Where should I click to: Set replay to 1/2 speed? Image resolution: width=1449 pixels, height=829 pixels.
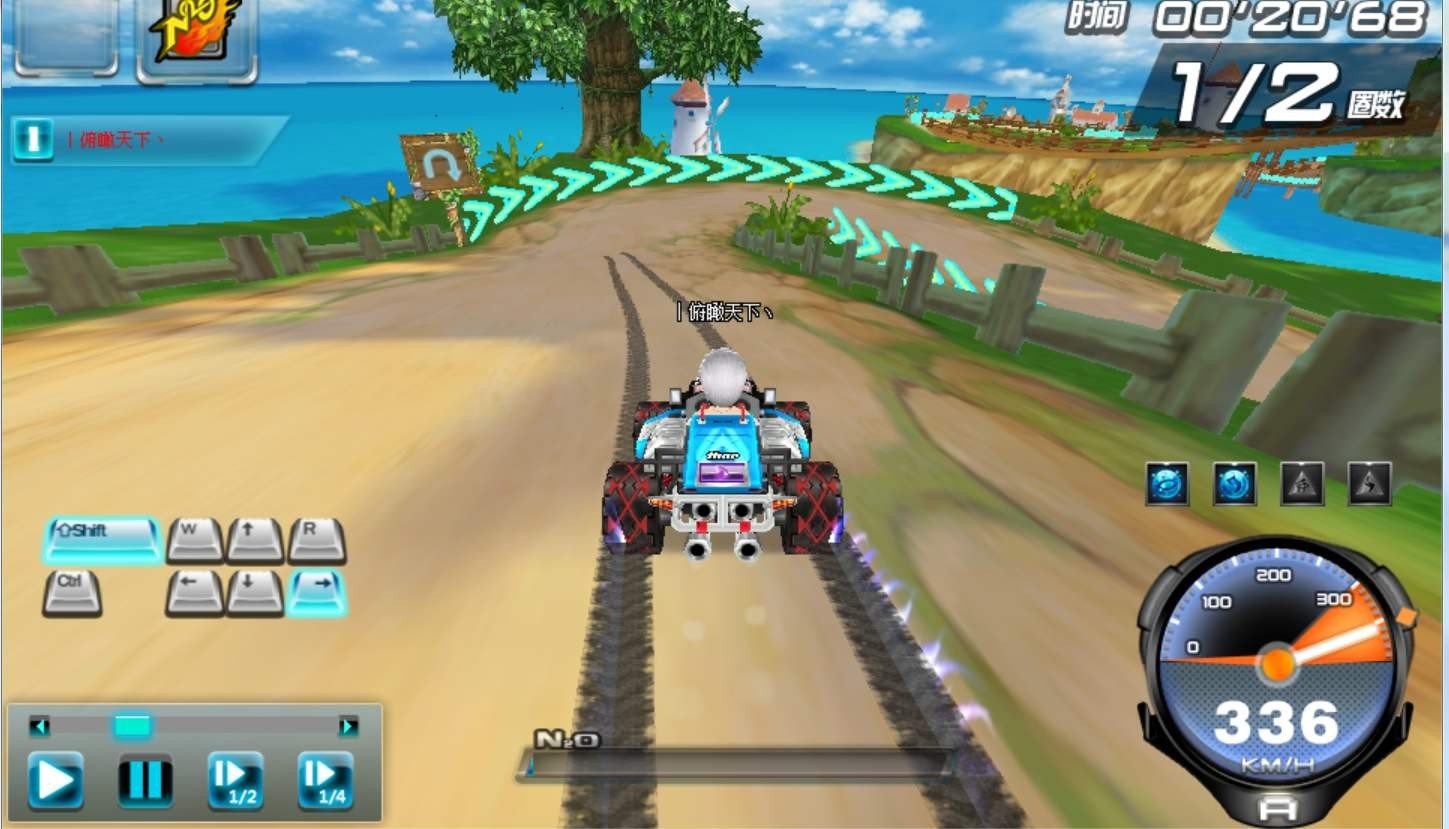235,780
